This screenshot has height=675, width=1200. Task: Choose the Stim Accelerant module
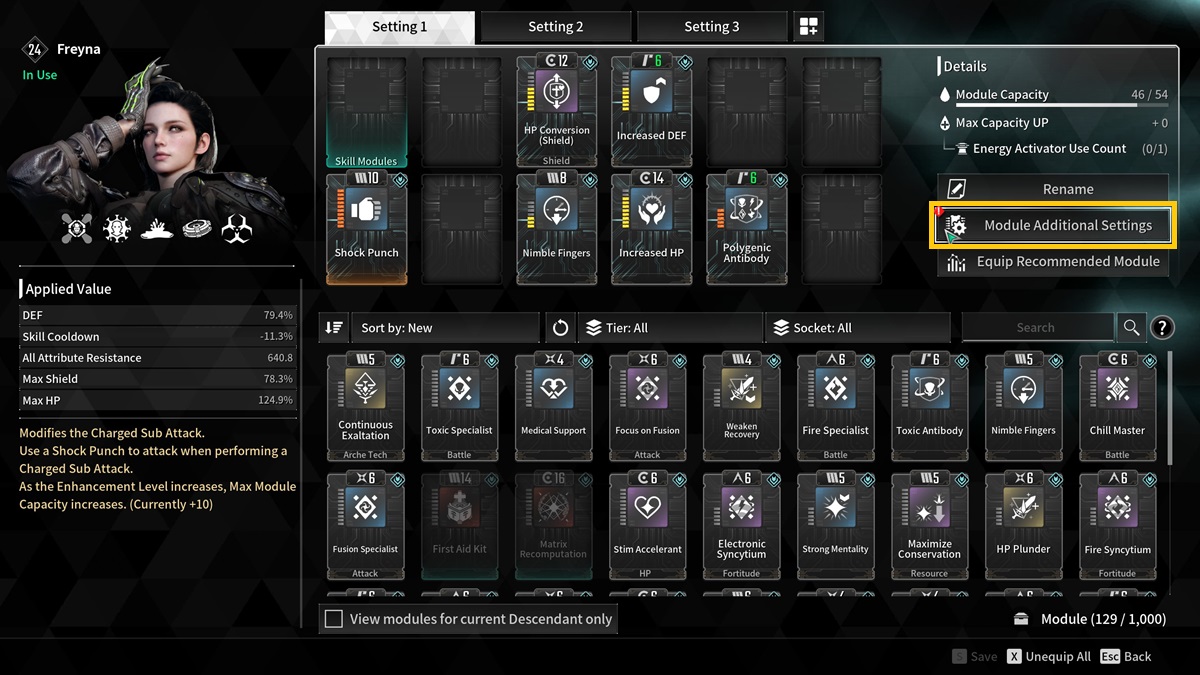(x=647, y=525)
